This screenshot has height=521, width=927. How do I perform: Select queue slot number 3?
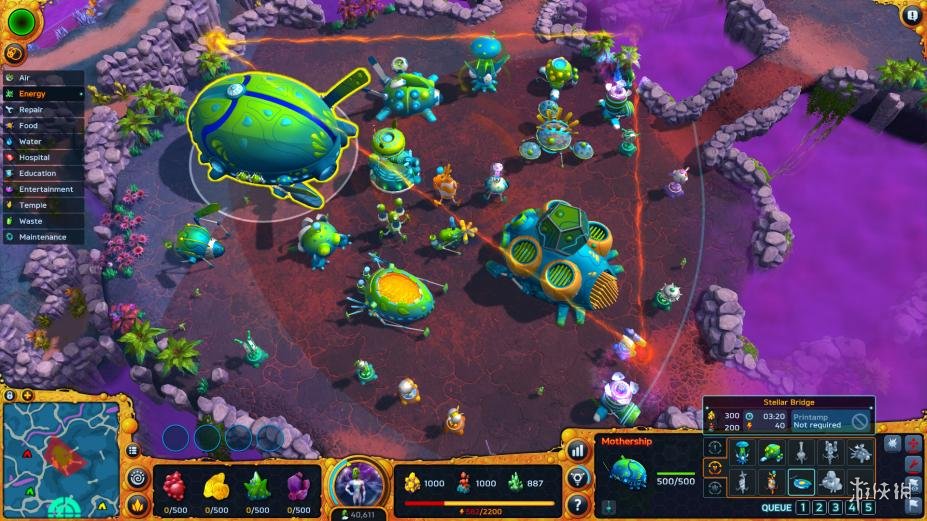(x=836, y=507)
